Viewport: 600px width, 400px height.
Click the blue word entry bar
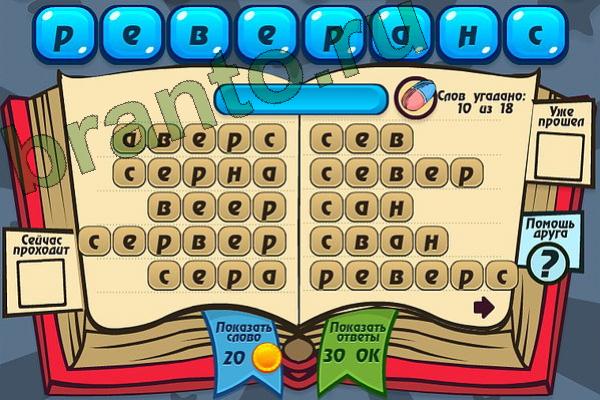(300, 98)
